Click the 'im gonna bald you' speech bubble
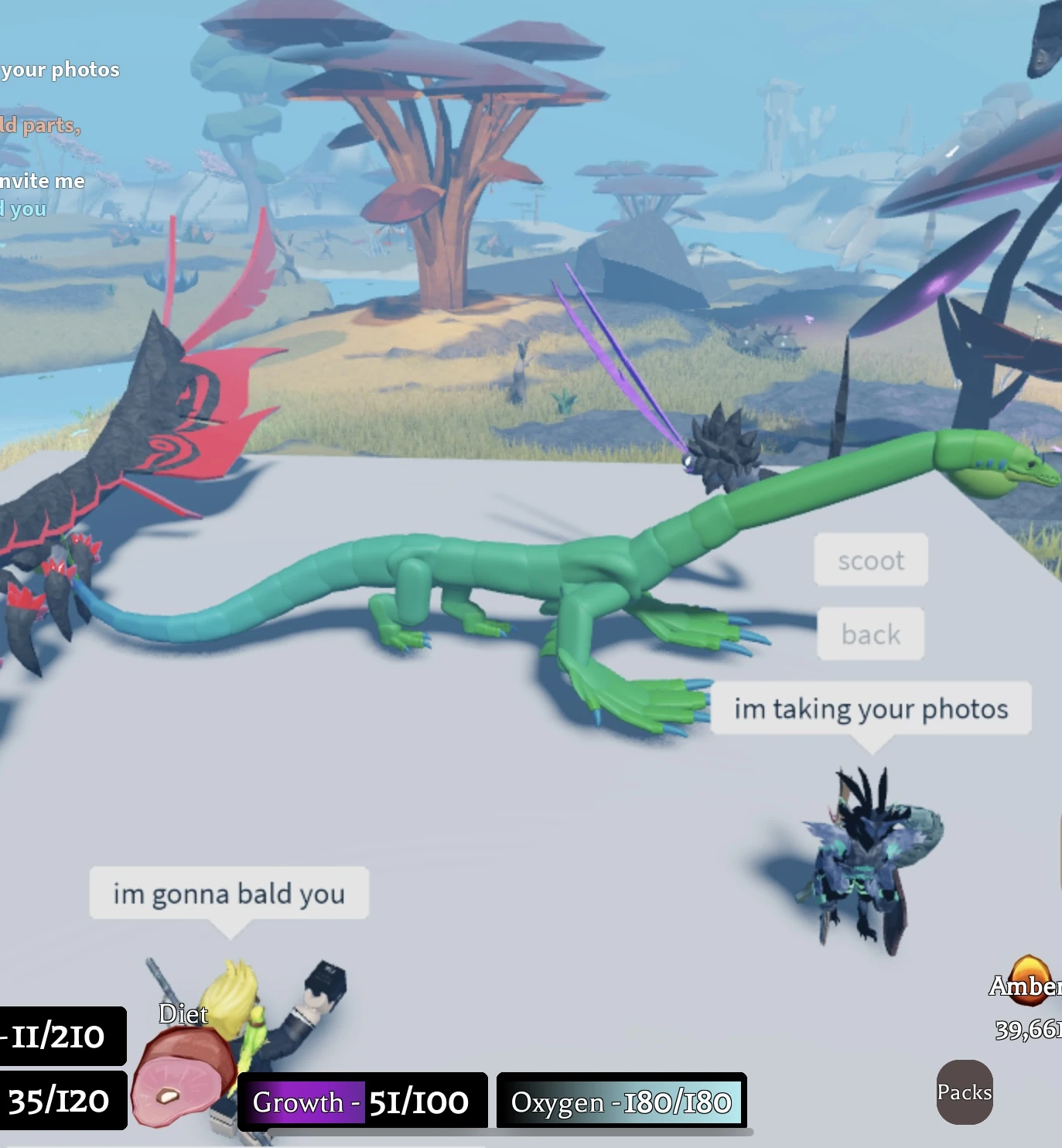This screenshot has height=1148, width=1062. click(x=229, y=894)
